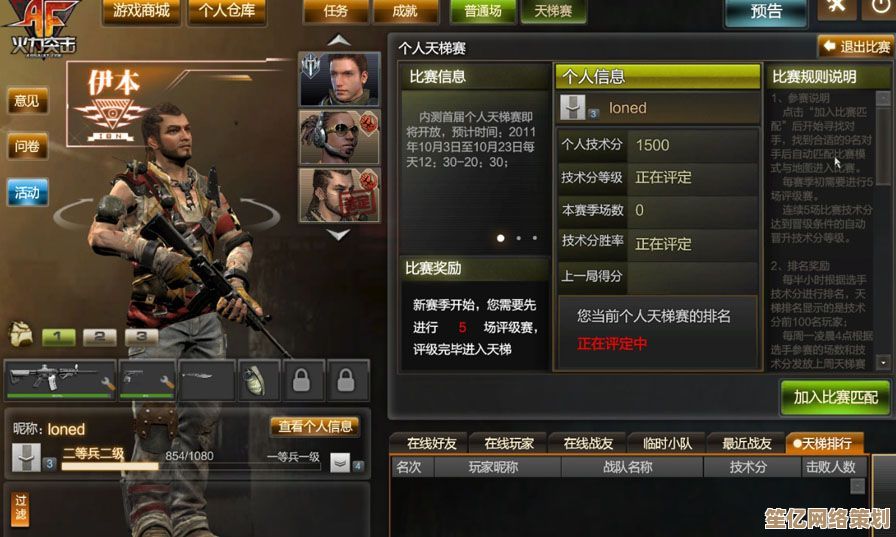Switch to the 临时小队 tab
Viewport: 896px width, 537px height.
click(x=668, y=443)
